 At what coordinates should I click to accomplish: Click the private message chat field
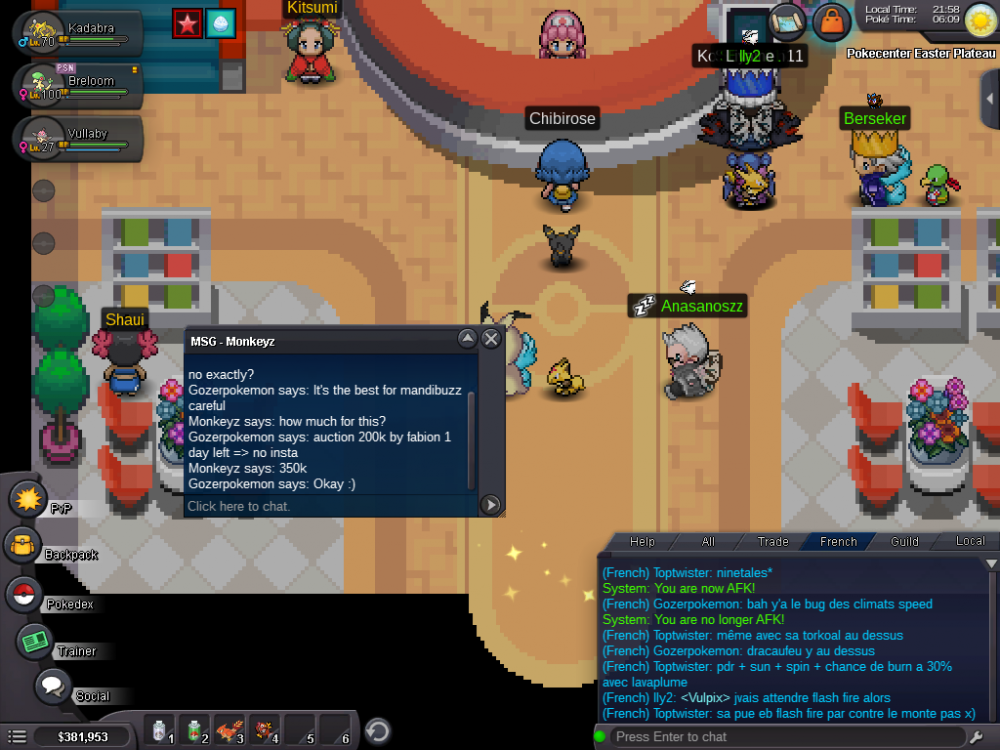[330, 506]
